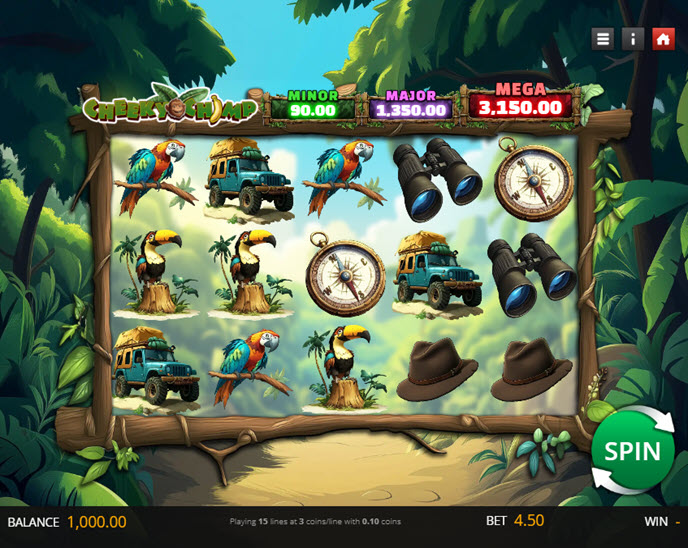Adjust the BET amount of 4.50
The image size is (688, 548).
click(528, 521)
